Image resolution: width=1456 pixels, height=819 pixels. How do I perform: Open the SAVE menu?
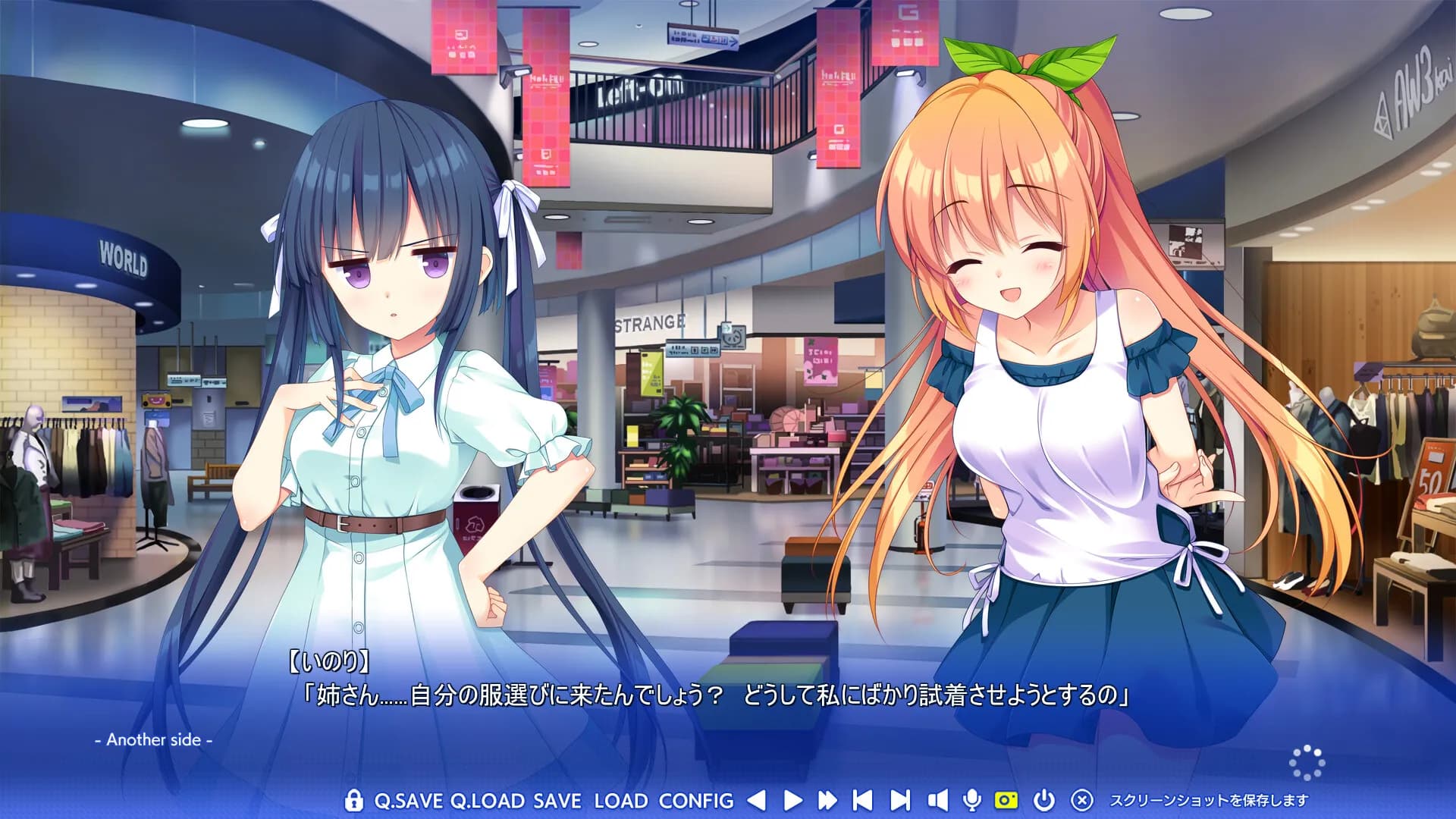click(557, 801)
